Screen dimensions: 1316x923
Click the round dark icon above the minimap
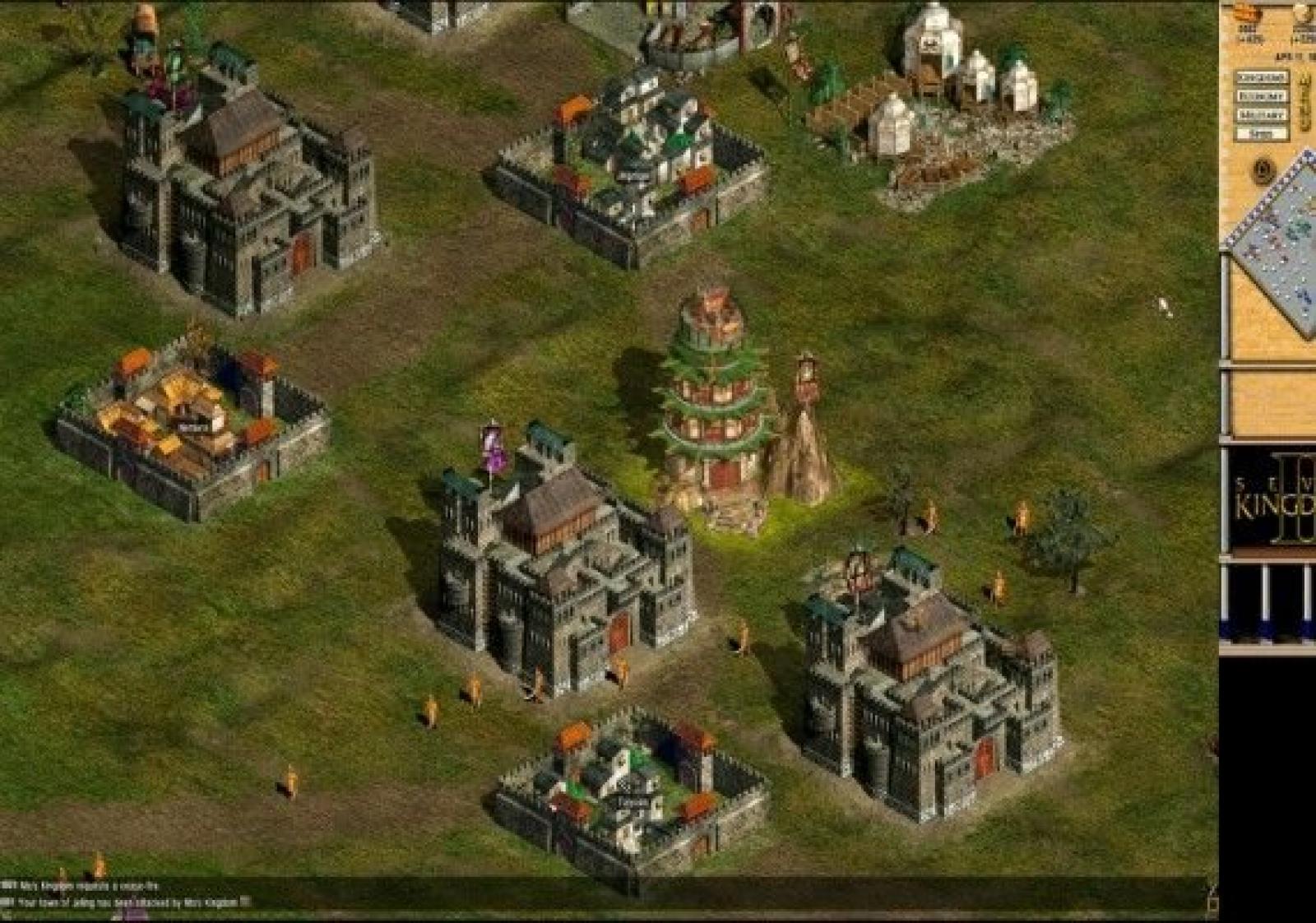(1263, 171)
